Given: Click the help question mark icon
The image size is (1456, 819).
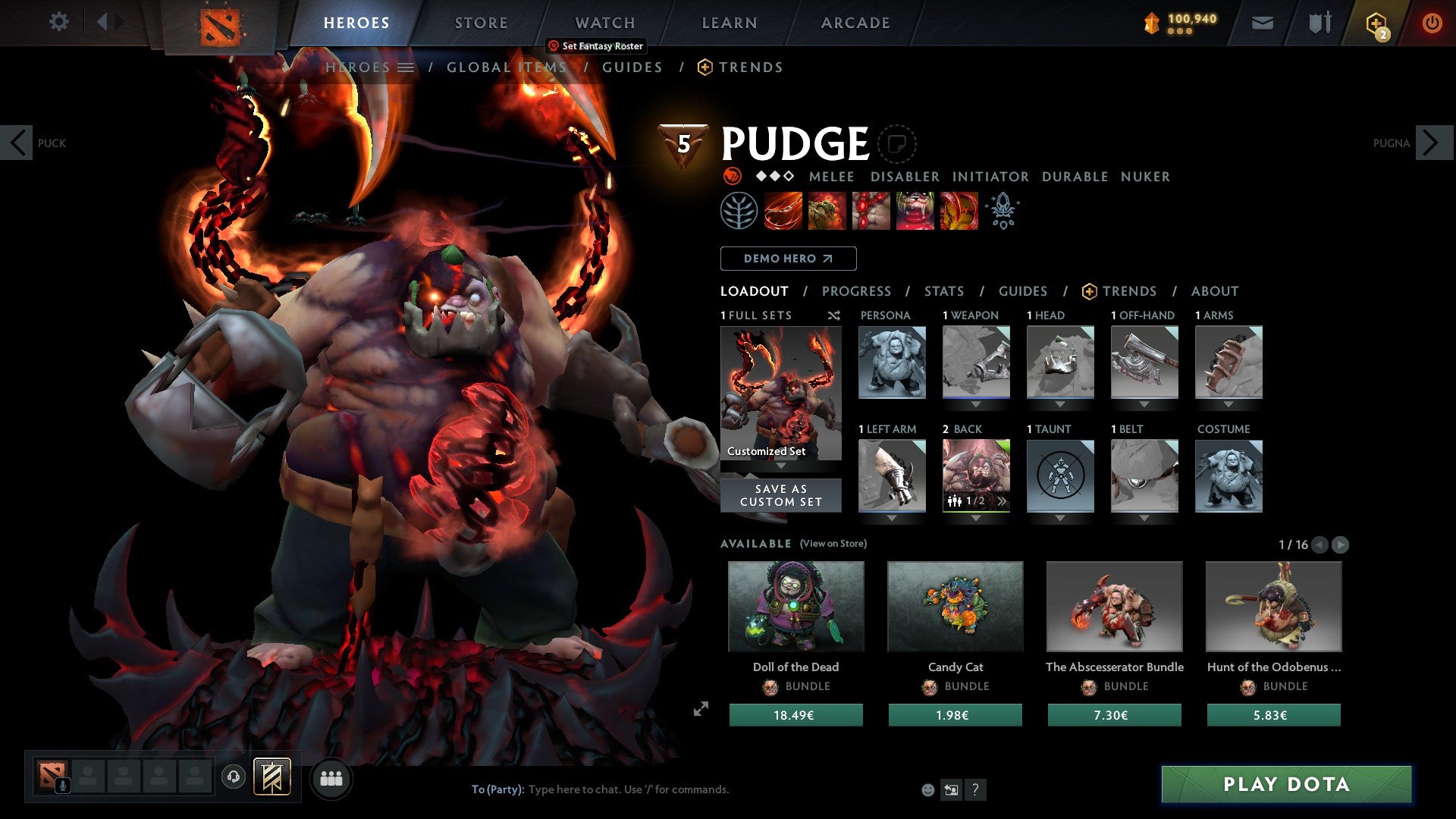Looking at the screenshot, I should [975, 789].
